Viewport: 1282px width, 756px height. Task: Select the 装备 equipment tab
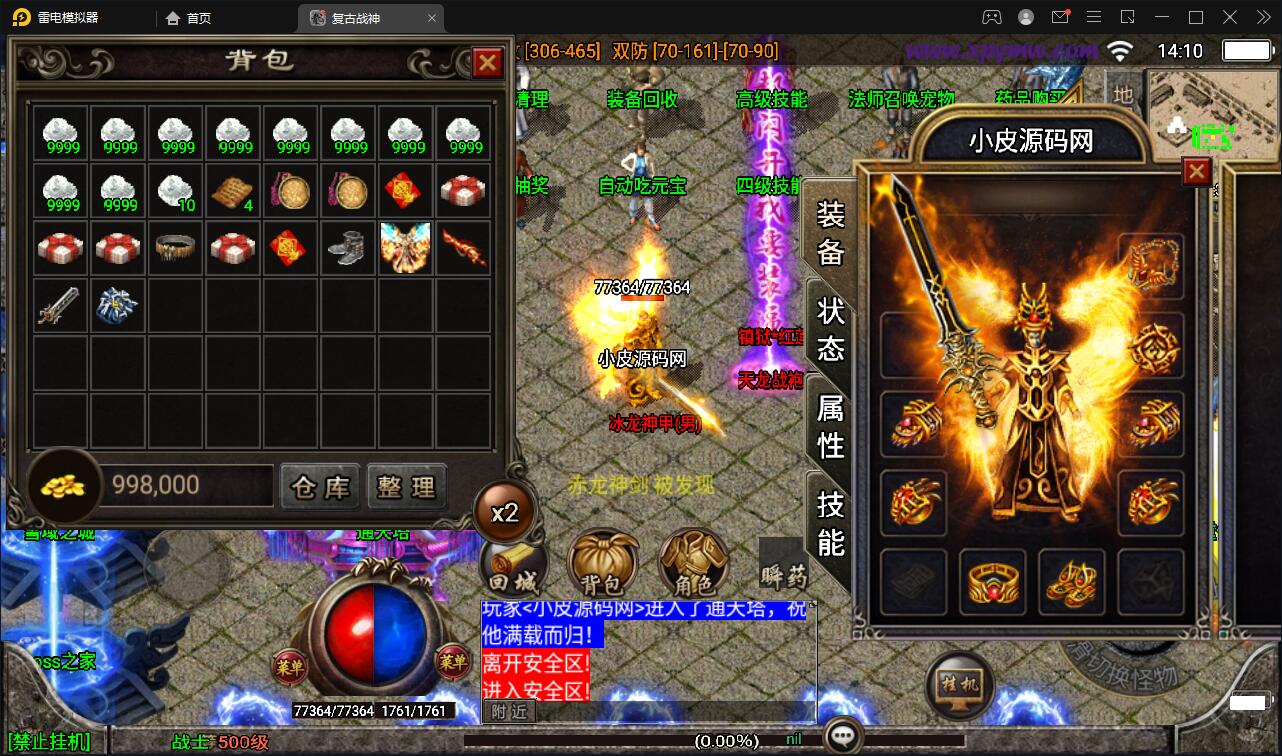[831, 232]
